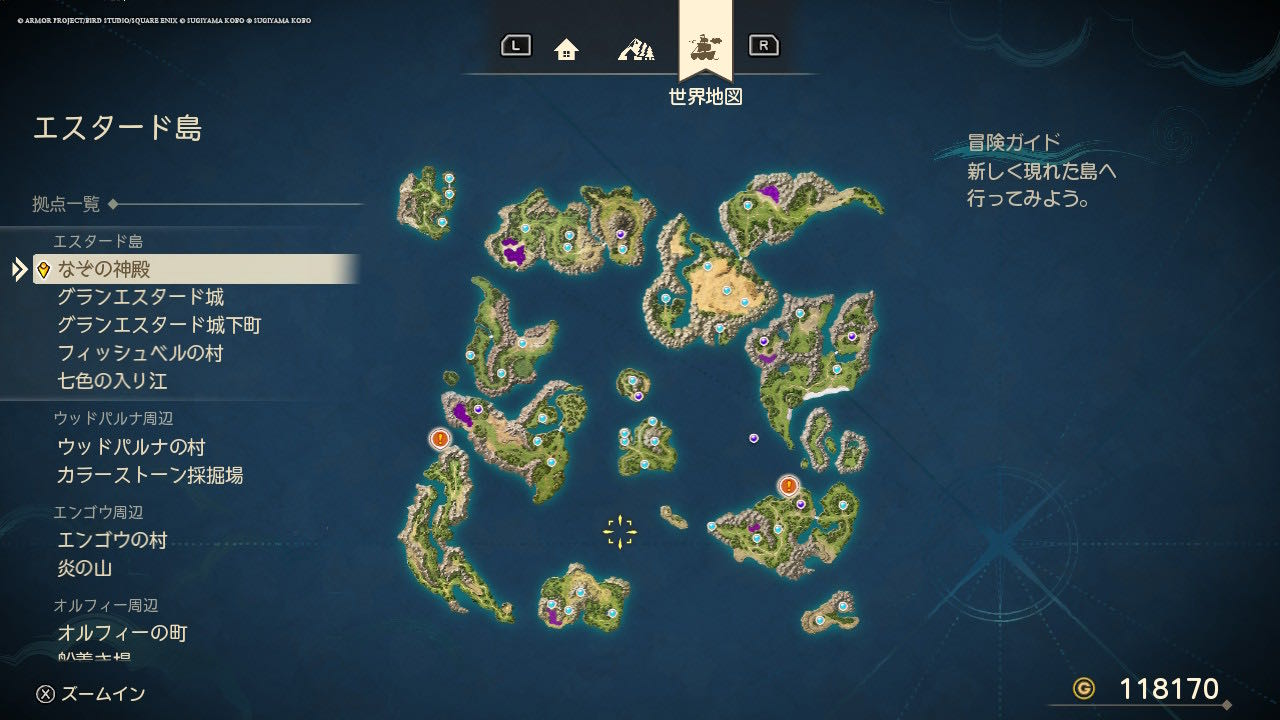Select カラーストーン採掘場 location
The height and width of the screenshot is (720, 1280).
150,475
